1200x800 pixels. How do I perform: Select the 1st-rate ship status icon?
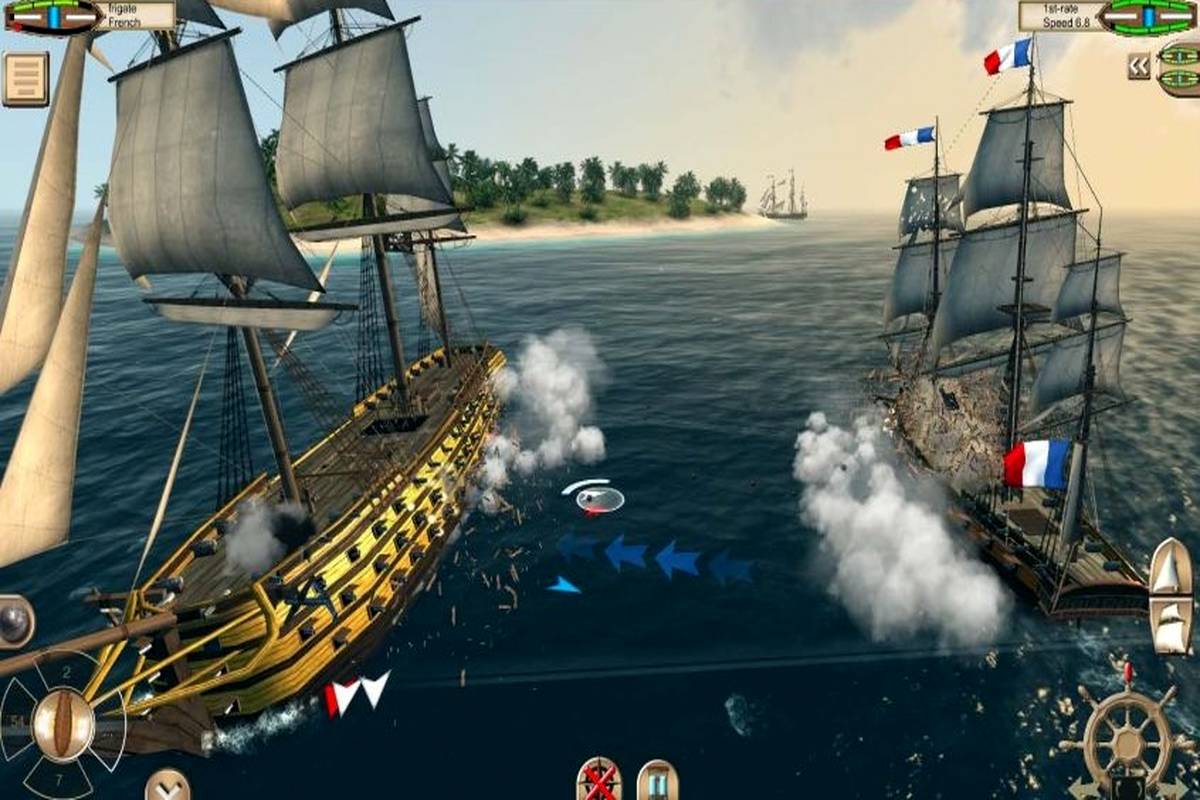[1148, 16]
